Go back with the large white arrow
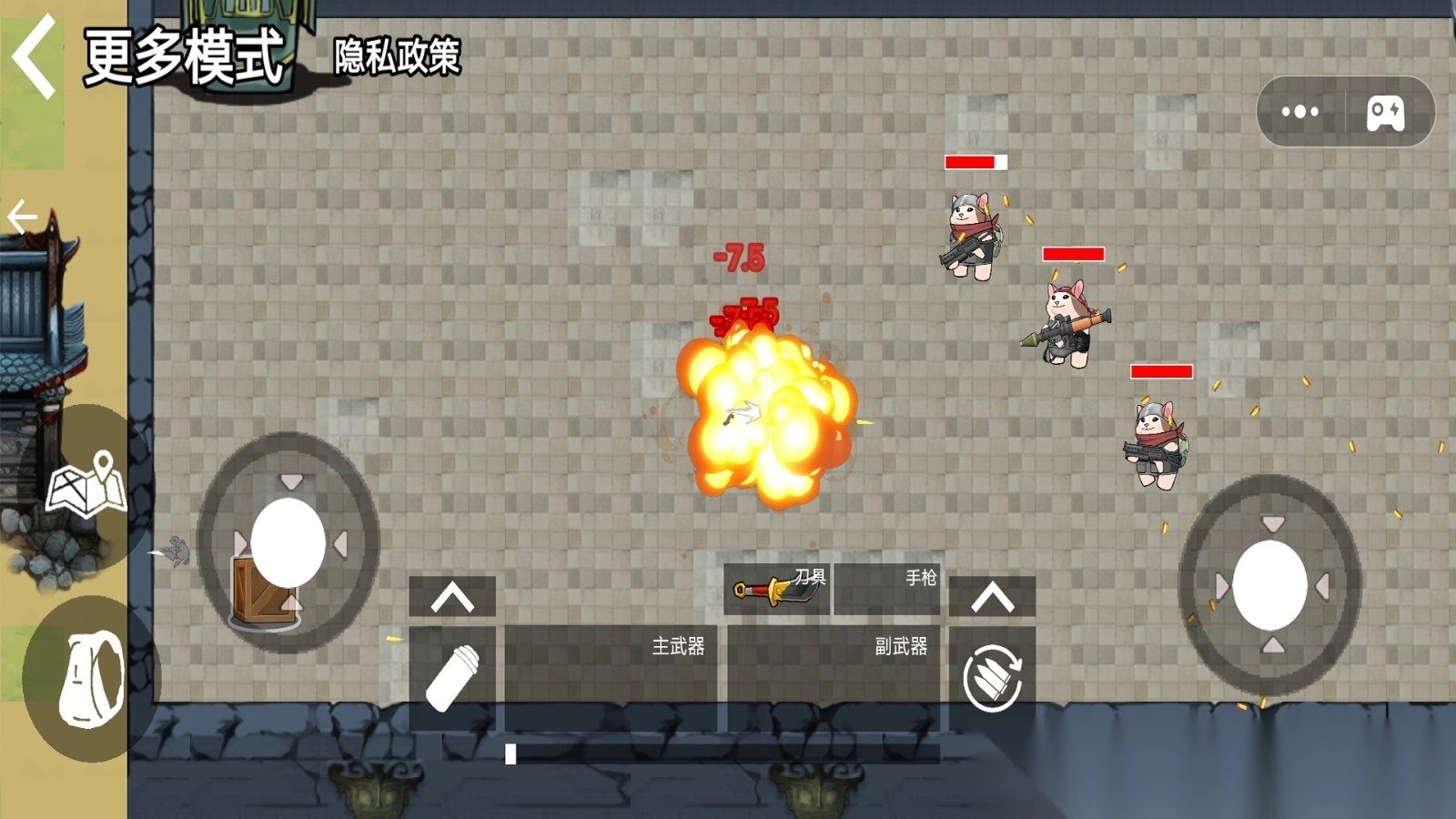This screenshot has width=1456, height=819. tap(35, 58)
